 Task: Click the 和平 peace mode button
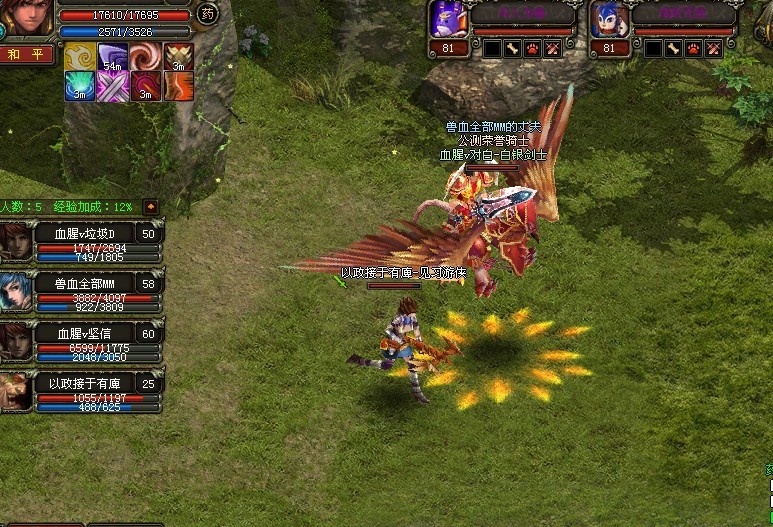click(28, 54)
